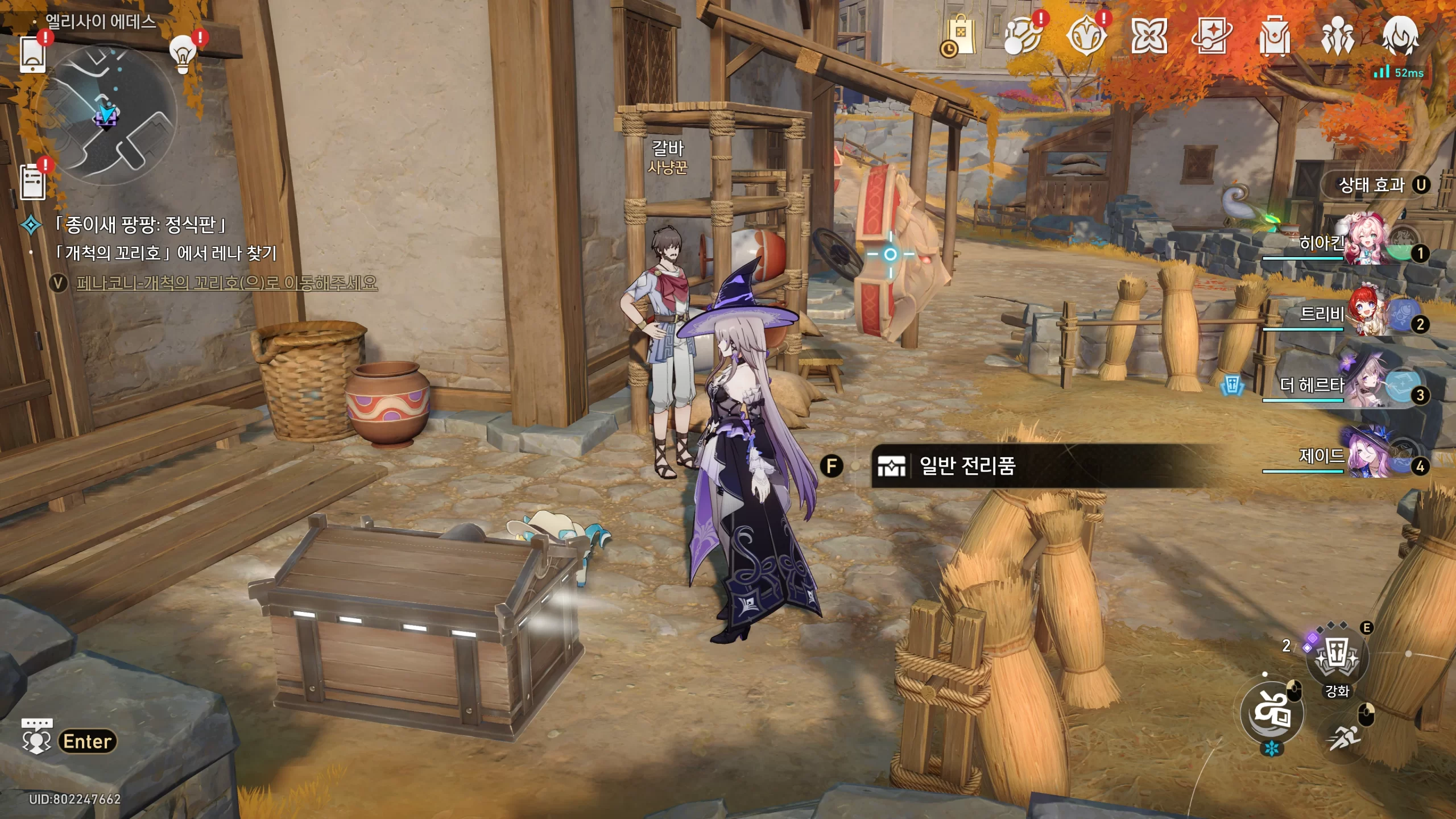Click the 페나코니-개척의 꼬리호 travel link

pyautogui.click(x=226, y=283)
